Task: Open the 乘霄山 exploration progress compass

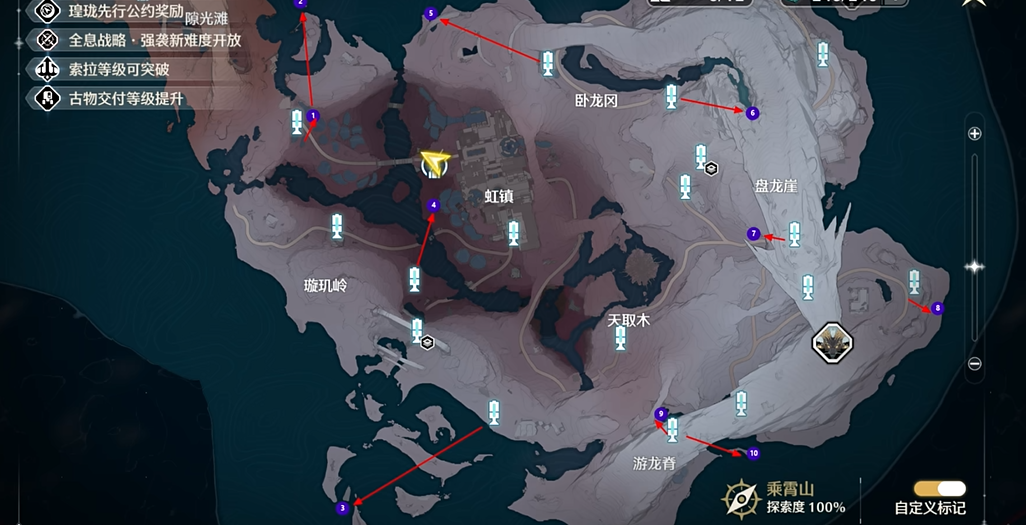Action: (x=742, y=497)
